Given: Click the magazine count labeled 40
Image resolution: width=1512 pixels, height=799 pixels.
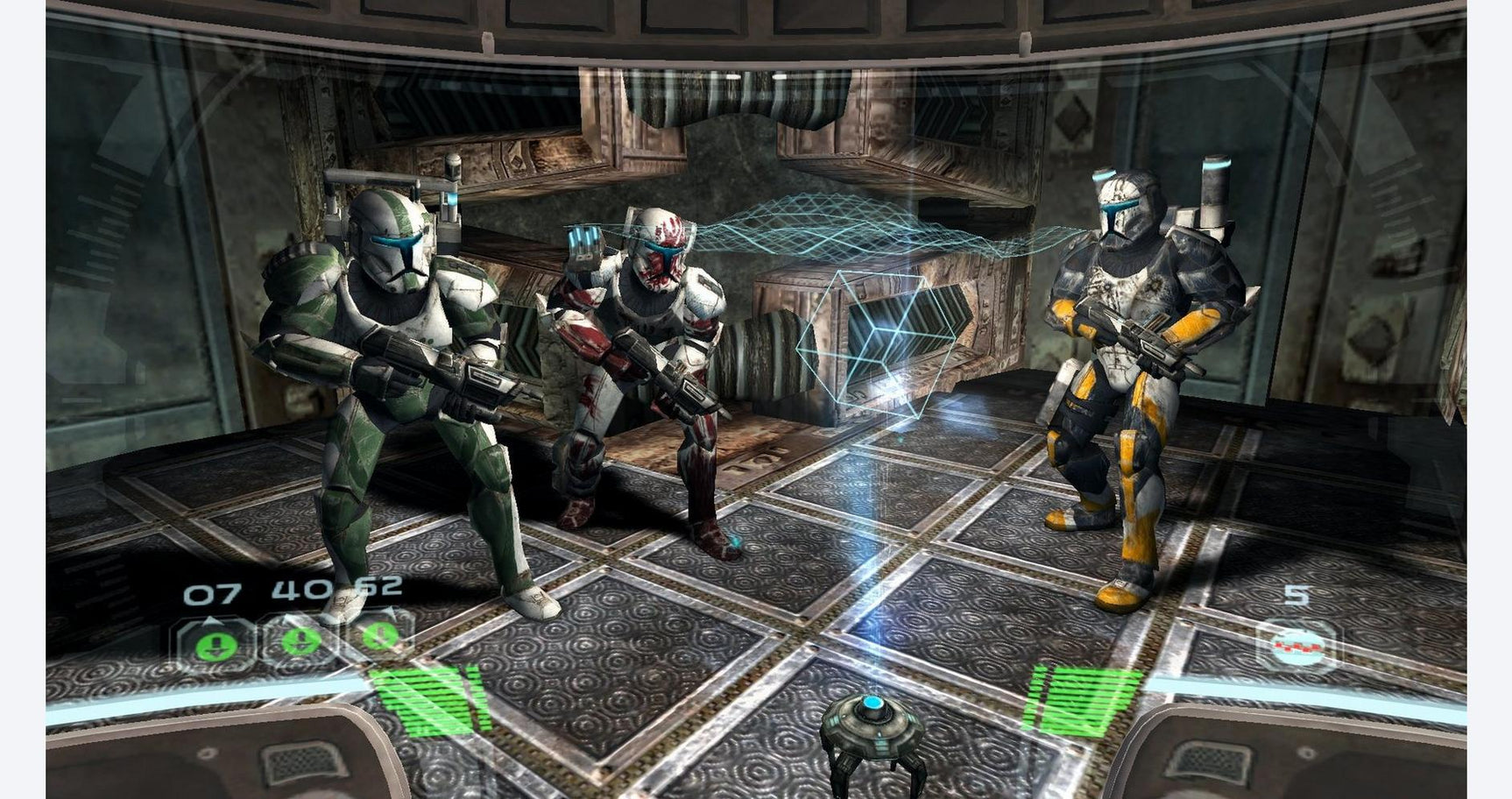Looking at the screenshot, I should (x=299, y=587).
